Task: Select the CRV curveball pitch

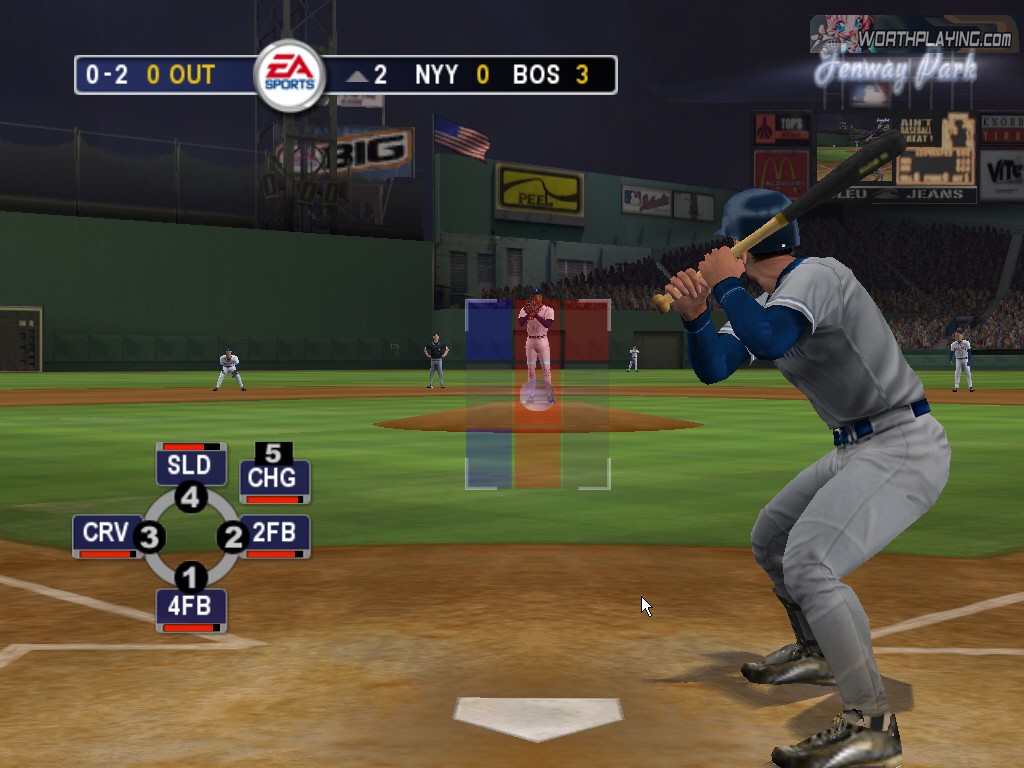Action: coord(106,533)
